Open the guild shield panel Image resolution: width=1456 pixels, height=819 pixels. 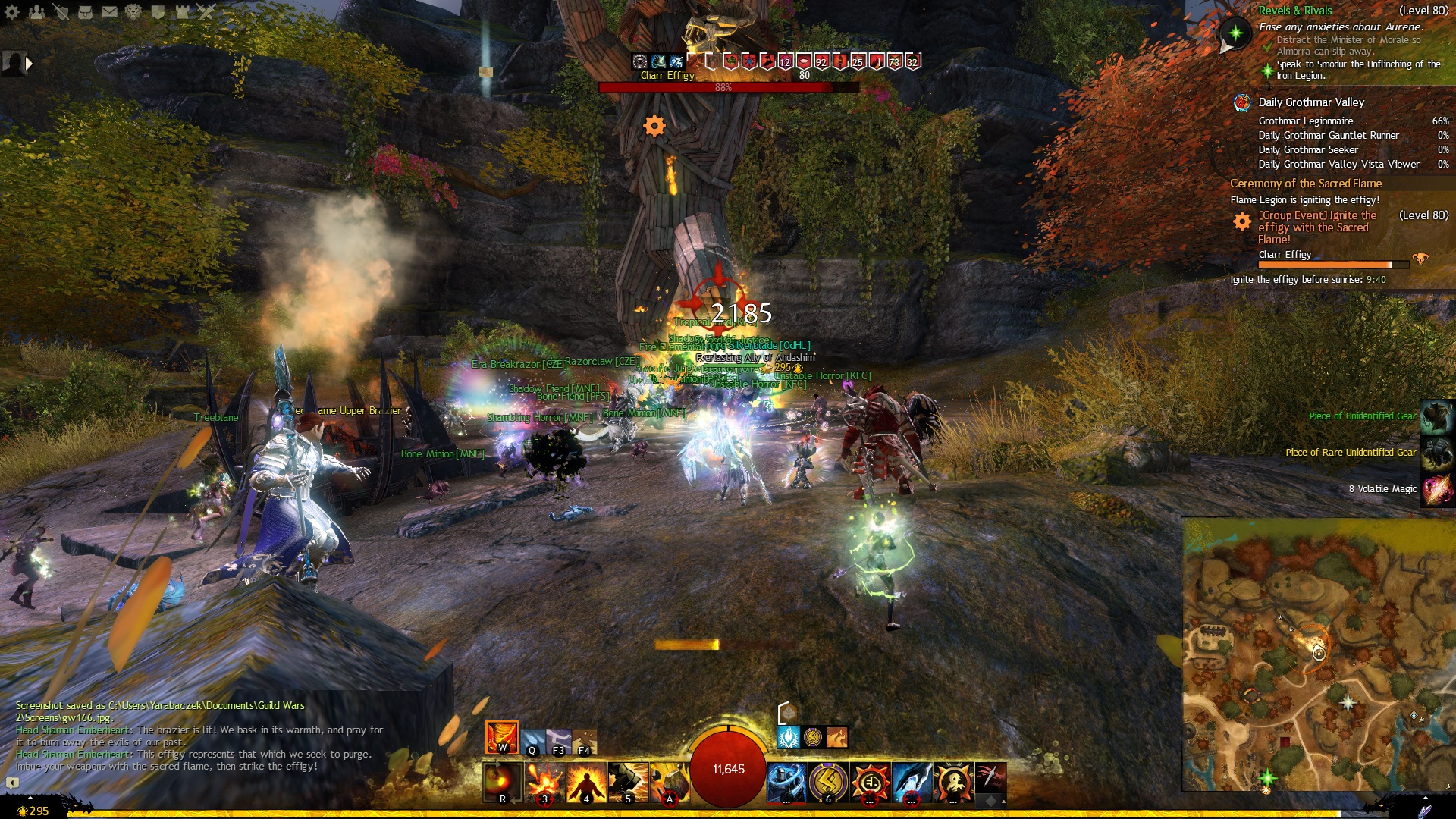tap(158, 11)
